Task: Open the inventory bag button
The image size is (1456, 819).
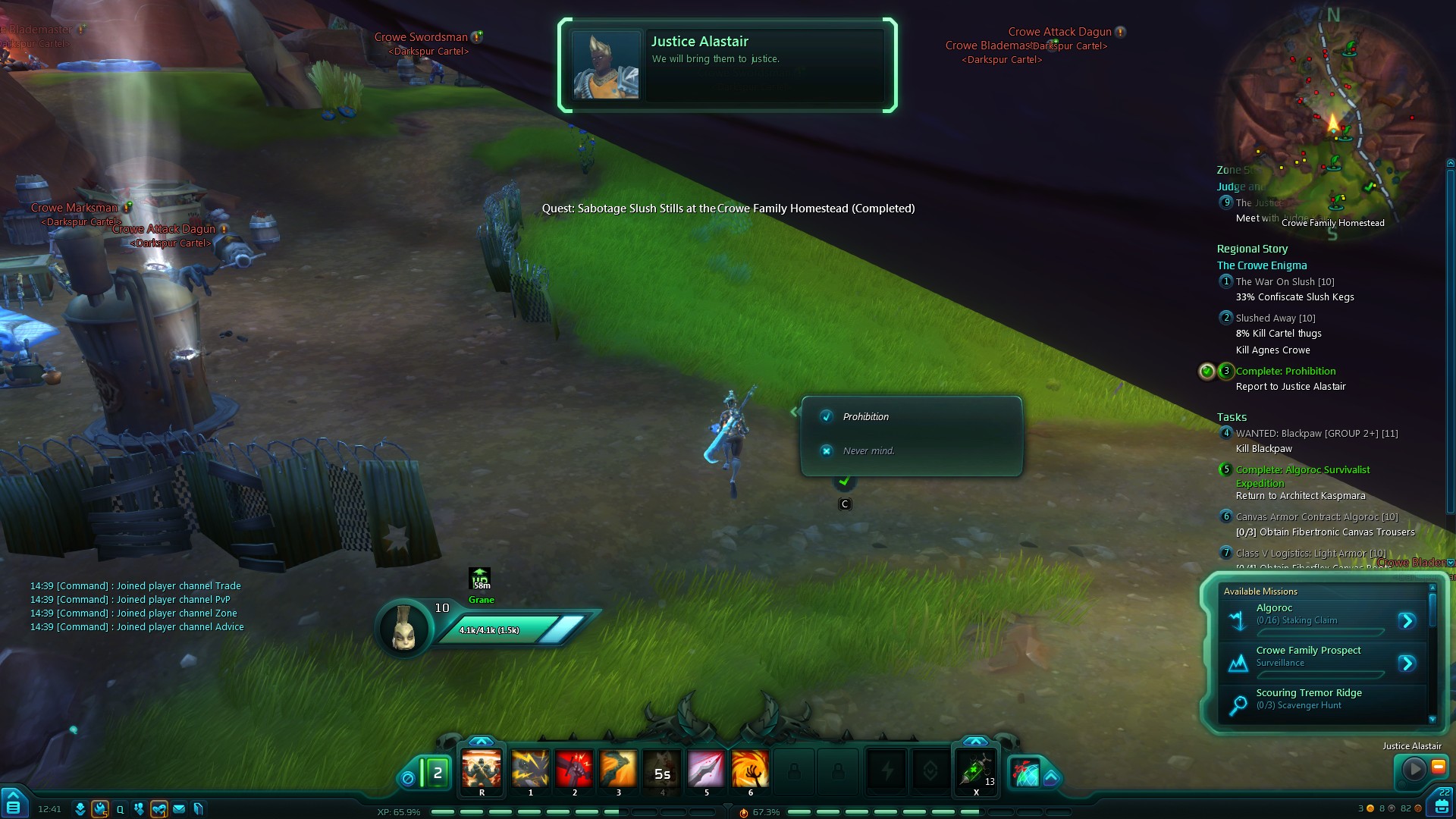Action: [1442, 804]
